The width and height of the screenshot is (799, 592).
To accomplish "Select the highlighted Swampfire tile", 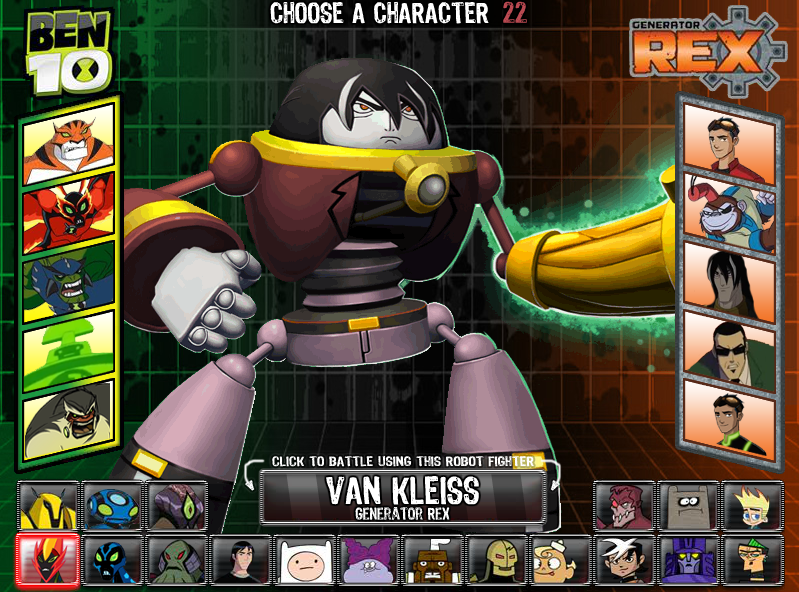I will click(x=48, y=559).
